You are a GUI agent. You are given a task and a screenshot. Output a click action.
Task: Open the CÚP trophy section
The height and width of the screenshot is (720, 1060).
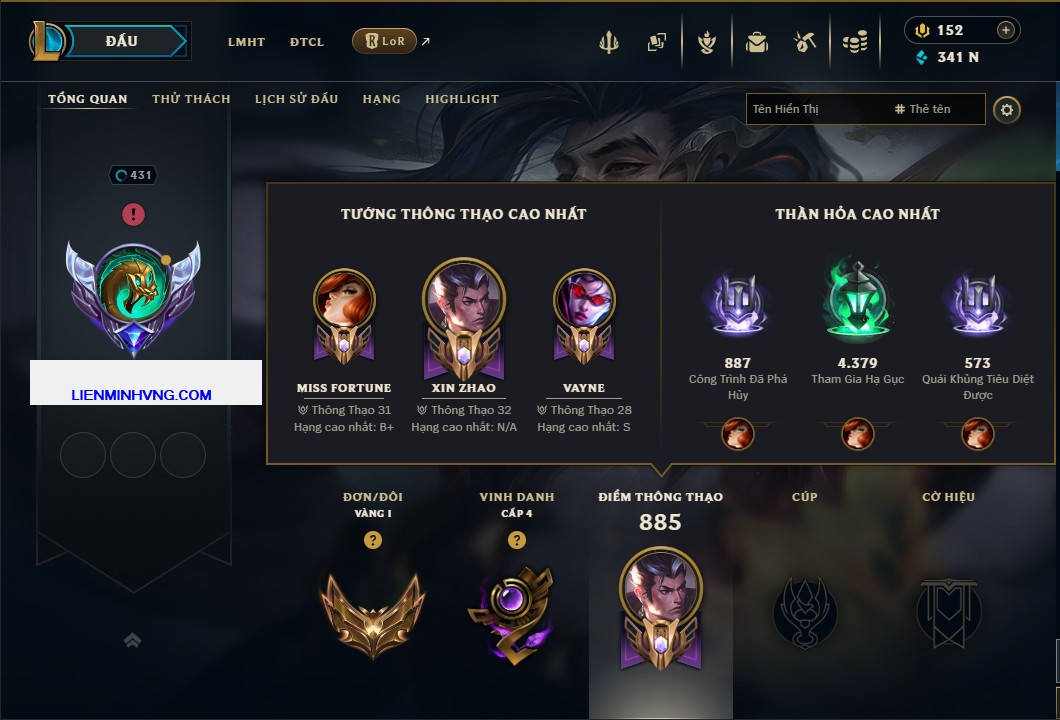(804, 610)
